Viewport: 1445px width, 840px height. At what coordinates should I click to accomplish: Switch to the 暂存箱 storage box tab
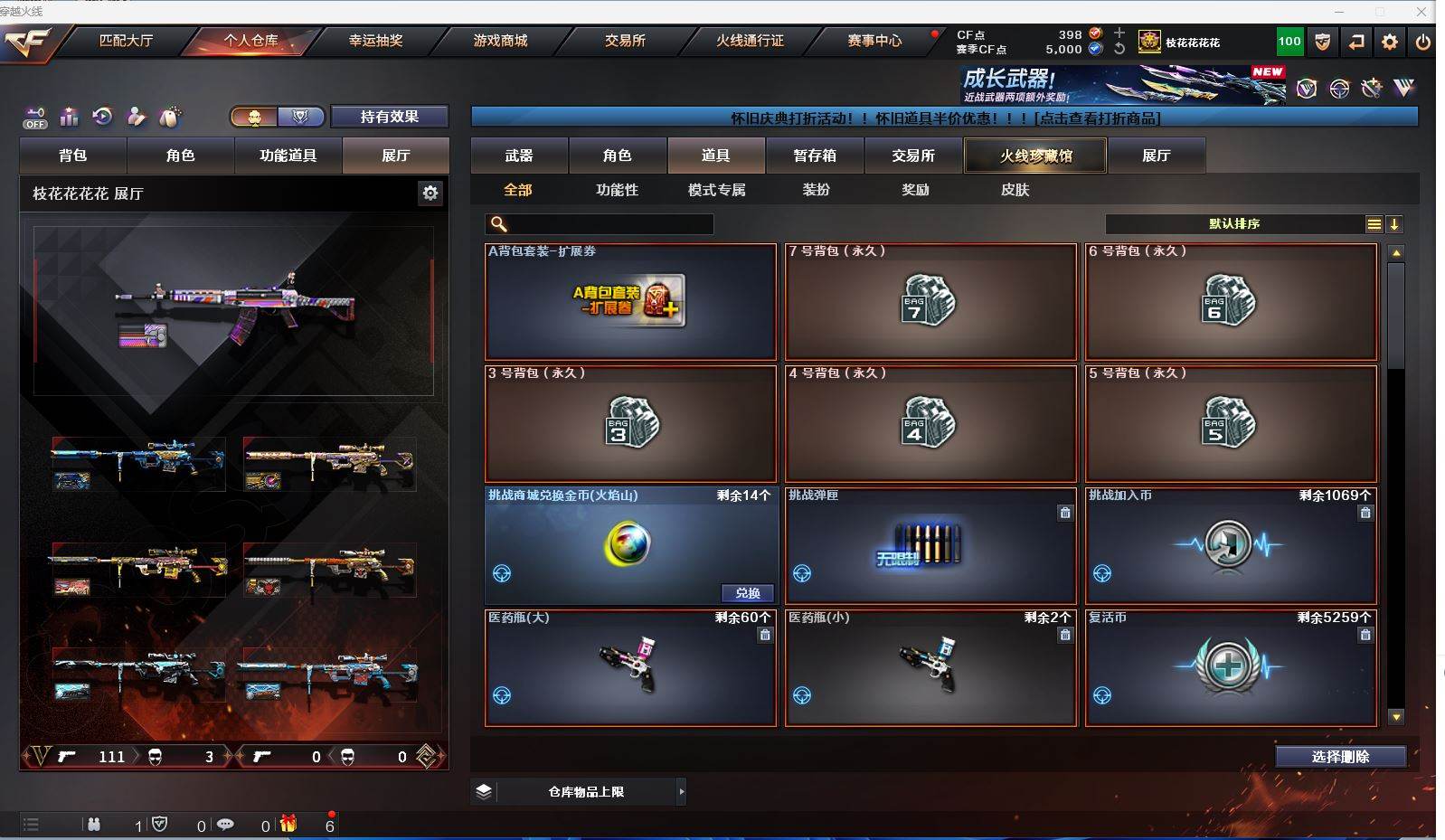pyautogui.click(x=815, y=156)
